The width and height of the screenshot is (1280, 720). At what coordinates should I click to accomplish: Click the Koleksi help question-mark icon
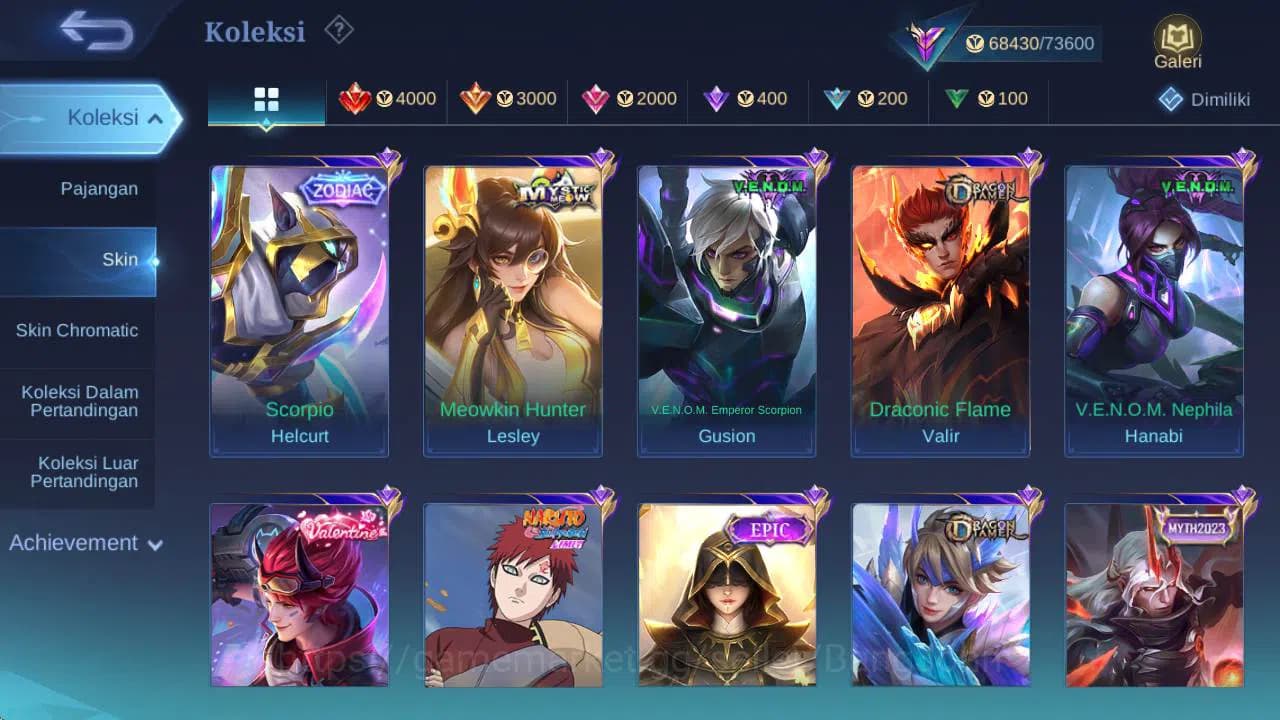(337, 31)
